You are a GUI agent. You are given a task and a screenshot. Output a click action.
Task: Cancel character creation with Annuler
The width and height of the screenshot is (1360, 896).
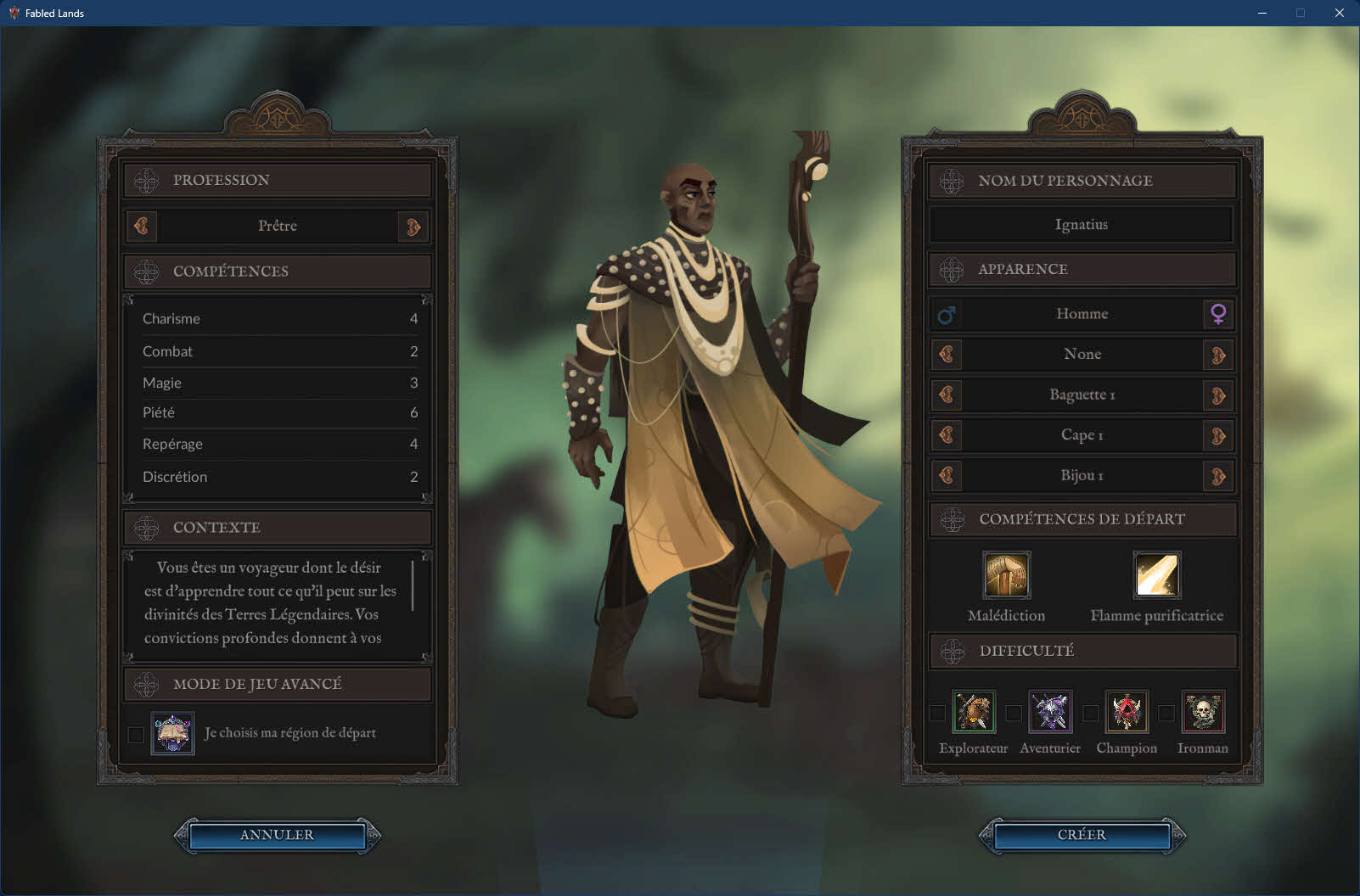(277, 835)
